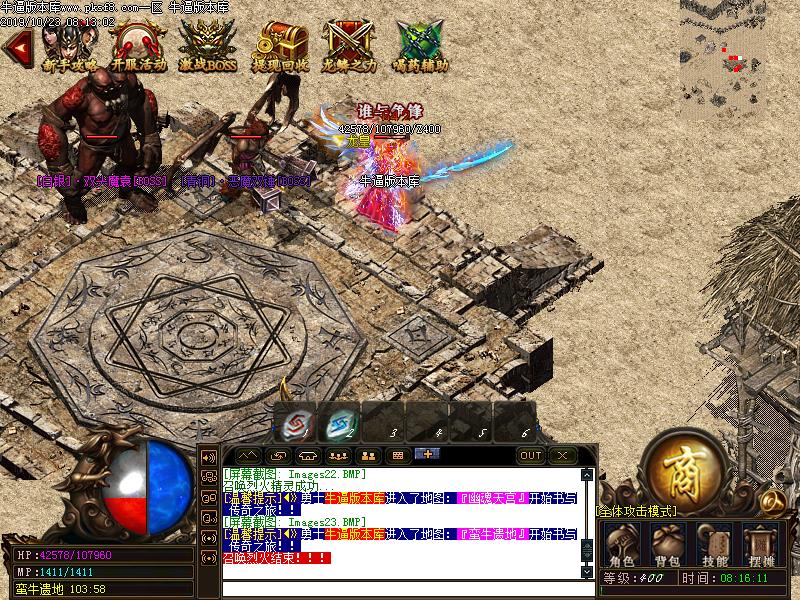Open the 喝药辅助 potion assist menu
800x600 pixels.
coord(420,44)
